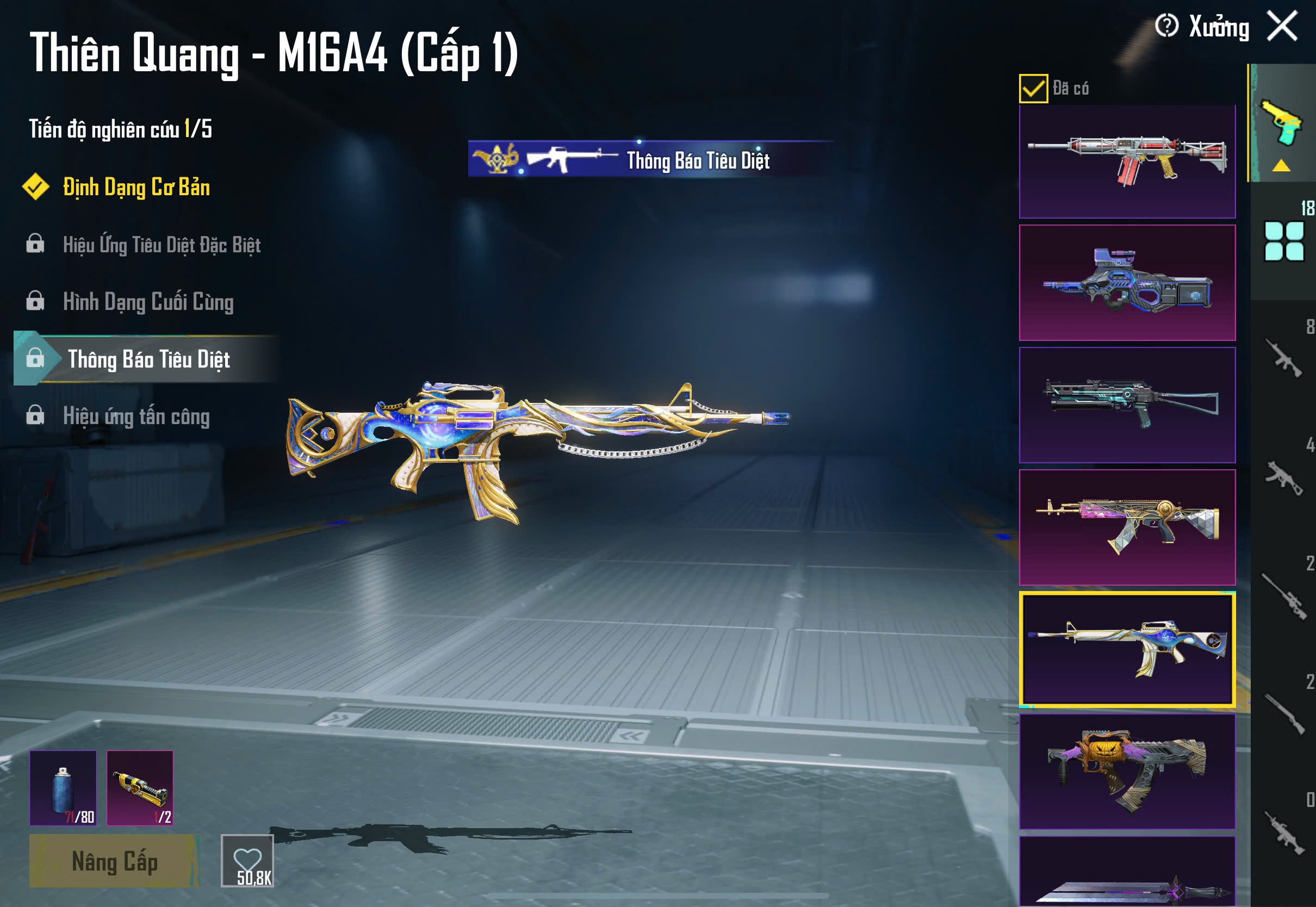Select Định Dạng Cơ Bản research stage

136,188
